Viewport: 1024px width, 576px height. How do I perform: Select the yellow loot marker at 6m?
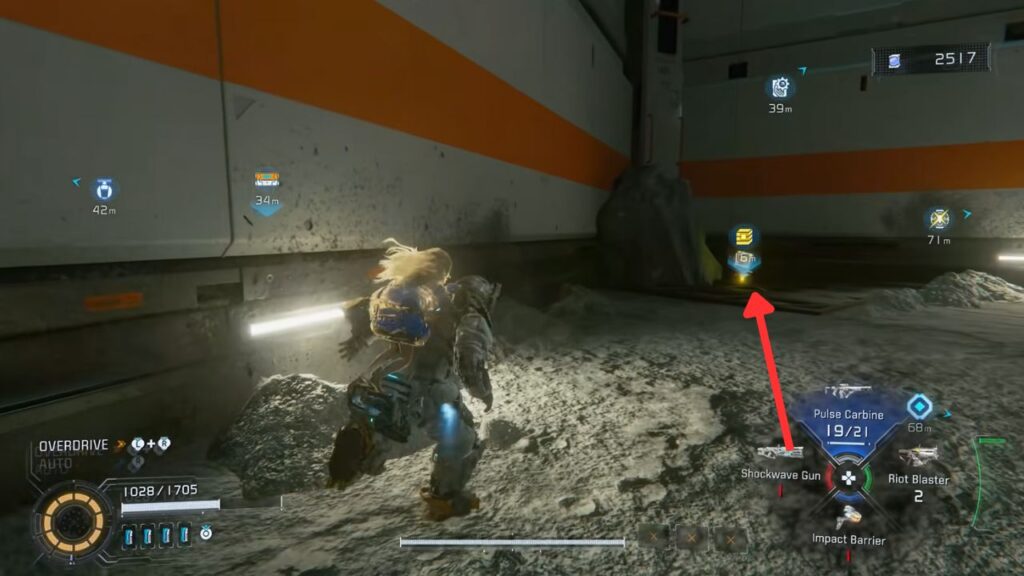point(743,237)
